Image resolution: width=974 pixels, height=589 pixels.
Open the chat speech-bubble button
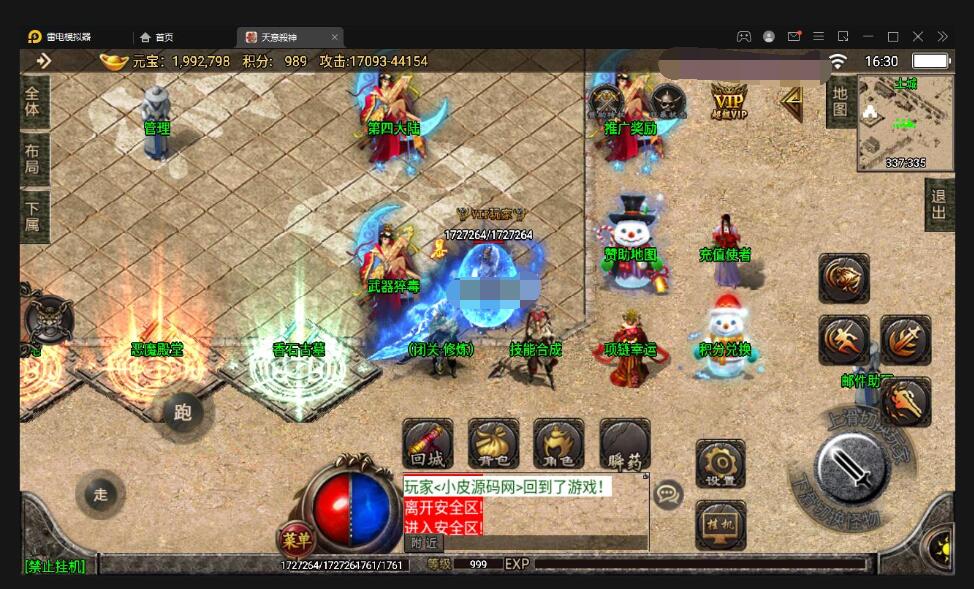click(667, 493)
